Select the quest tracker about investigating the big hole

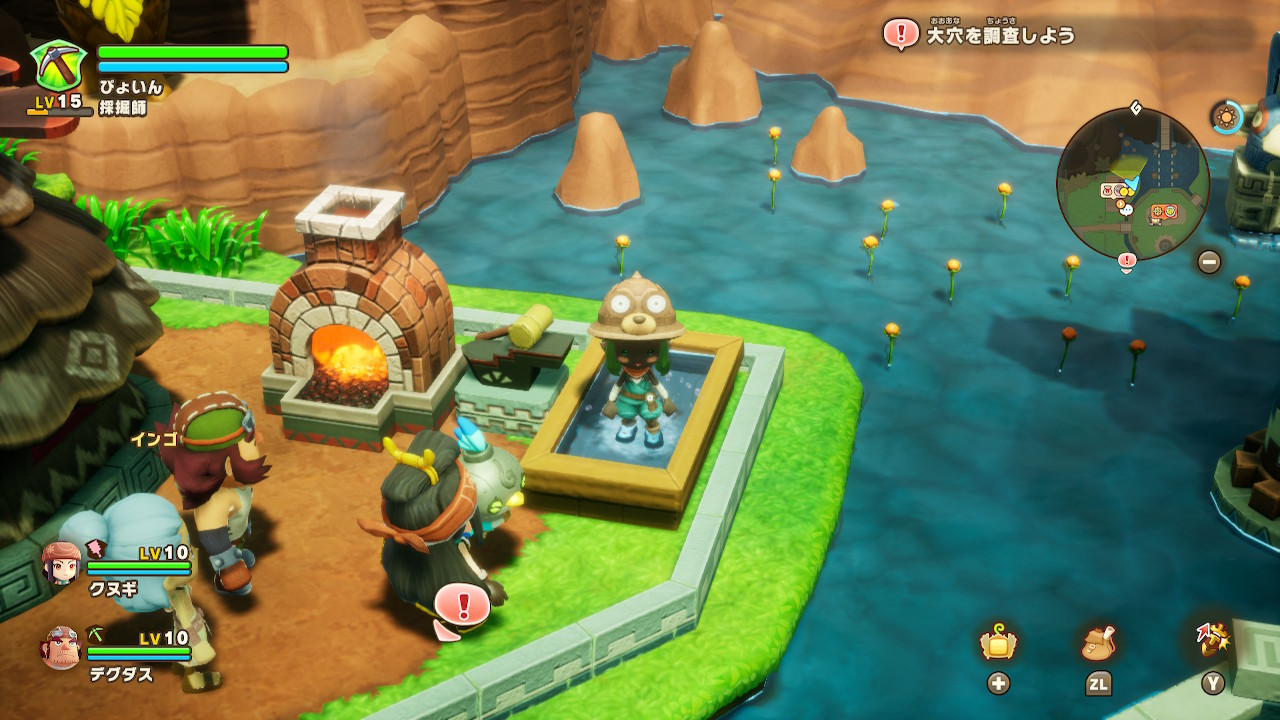click(980, 34)
